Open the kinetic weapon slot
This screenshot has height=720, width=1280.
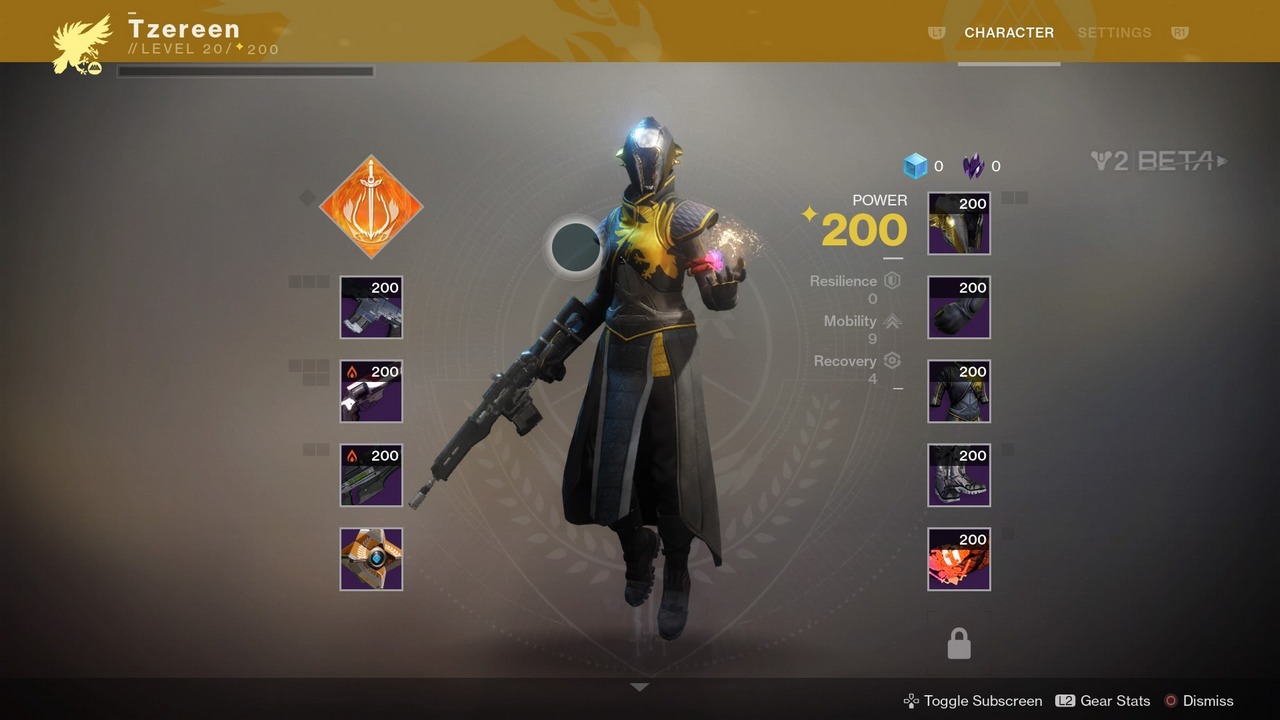[370, 307]
